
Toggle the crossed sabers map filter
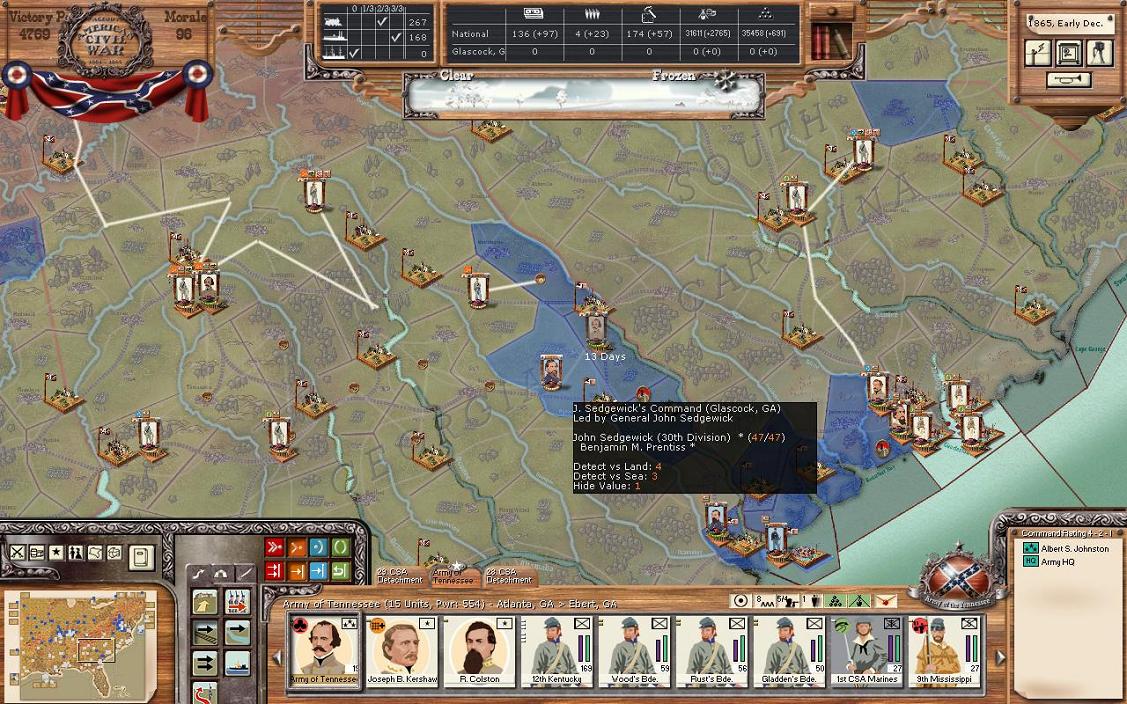(18, 553)
